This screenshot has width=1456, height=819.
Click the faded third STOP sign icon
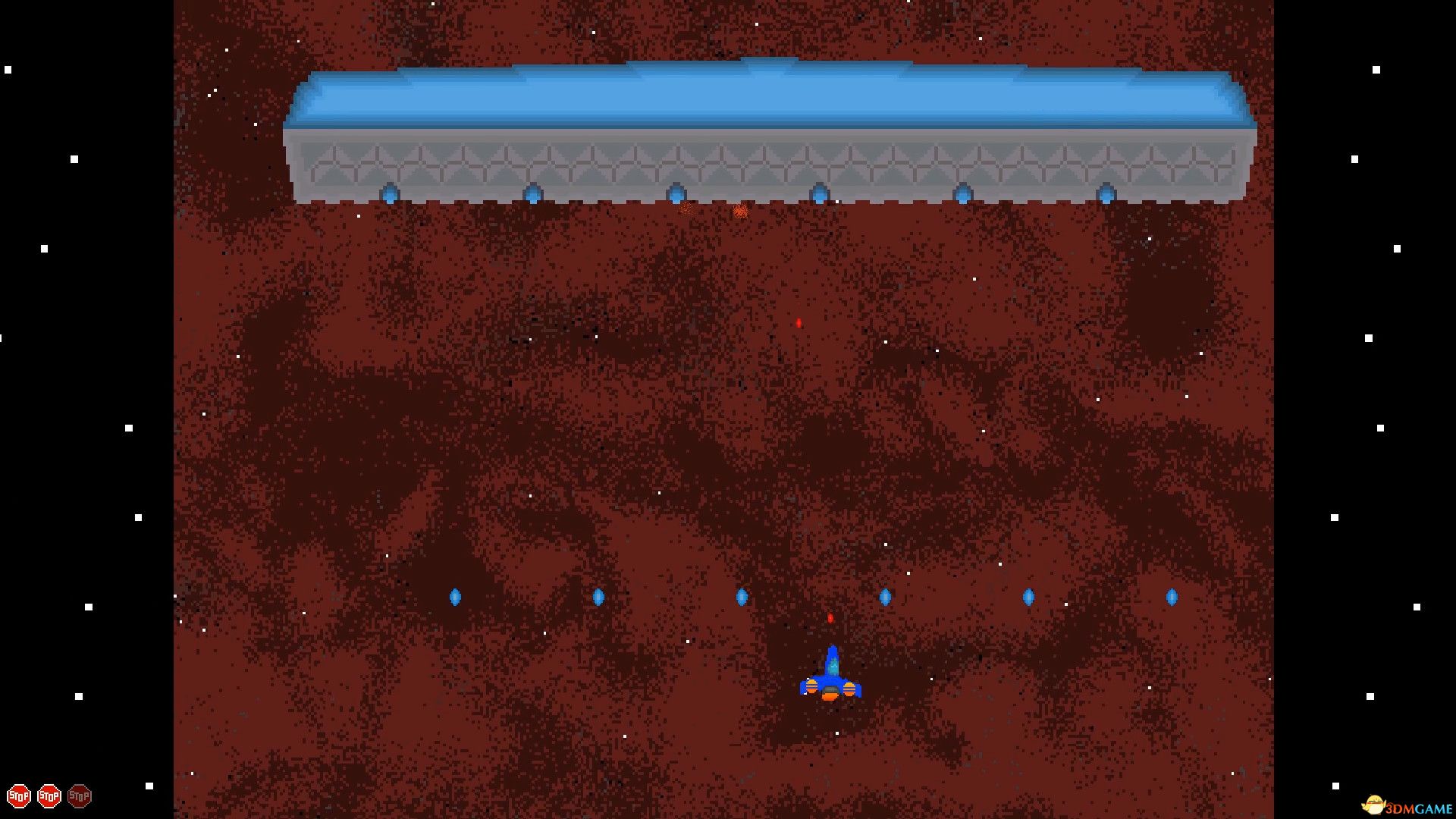coord(79,795)
